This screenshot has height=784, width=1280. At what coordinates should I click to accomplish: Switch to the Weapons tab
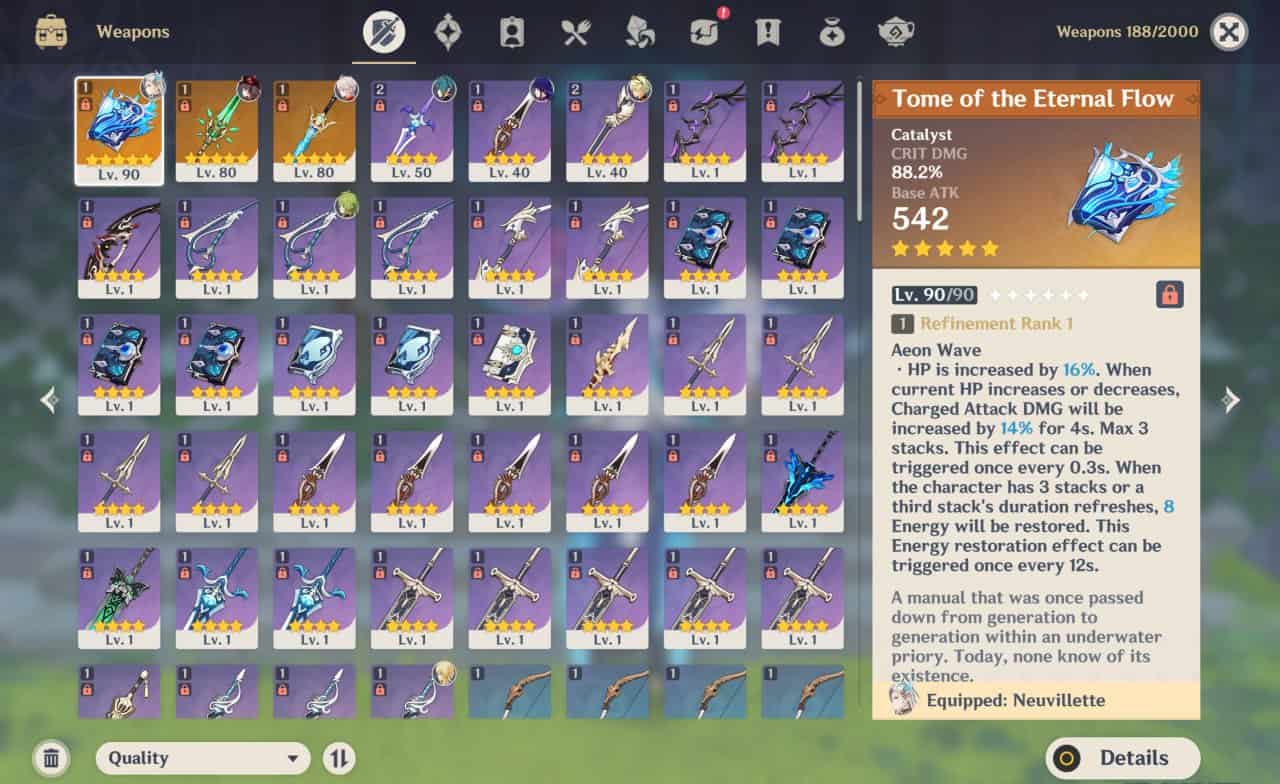pos(383,32)
